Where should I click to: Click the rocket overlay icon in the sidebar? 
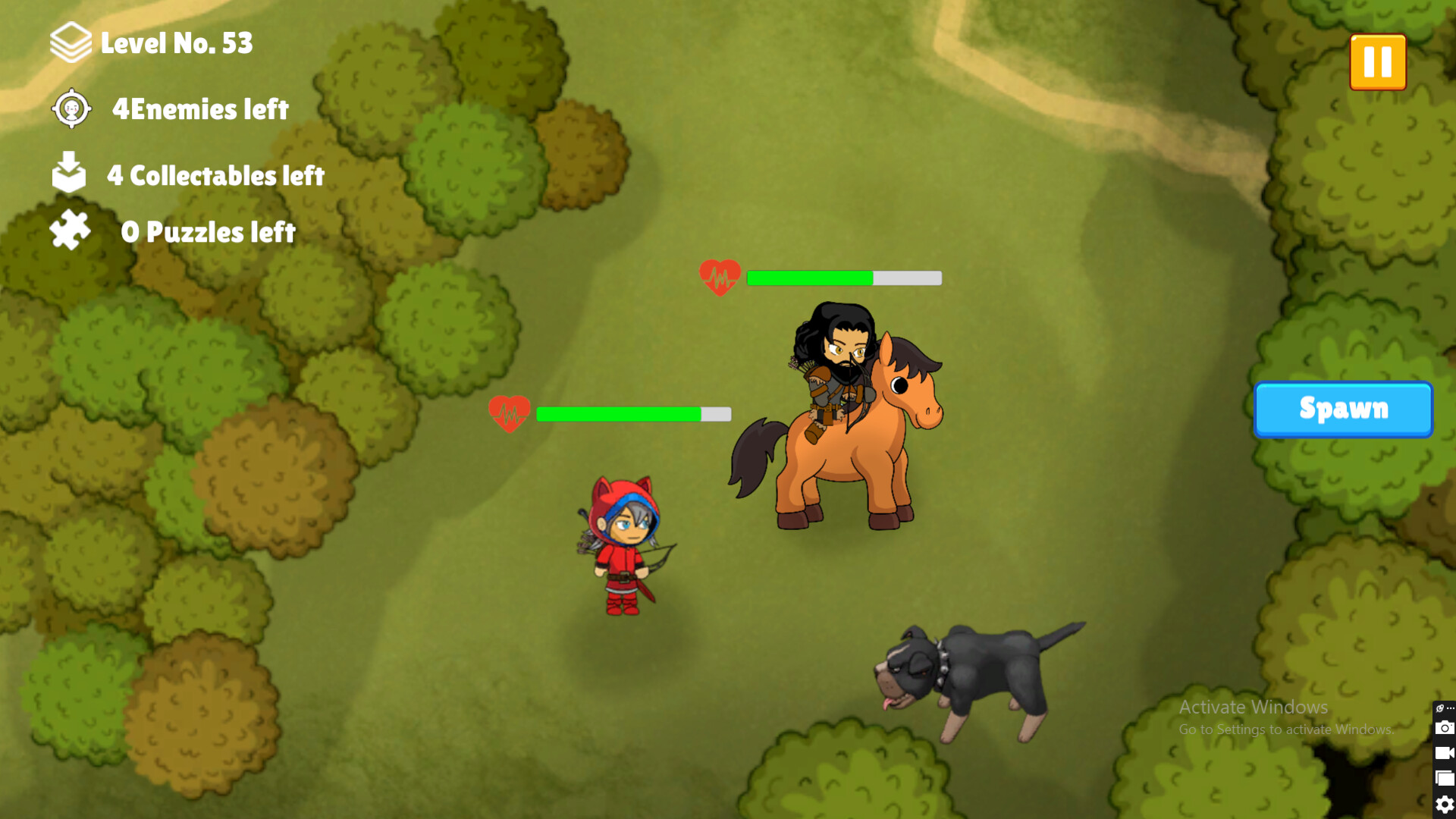coord(1439,708)
